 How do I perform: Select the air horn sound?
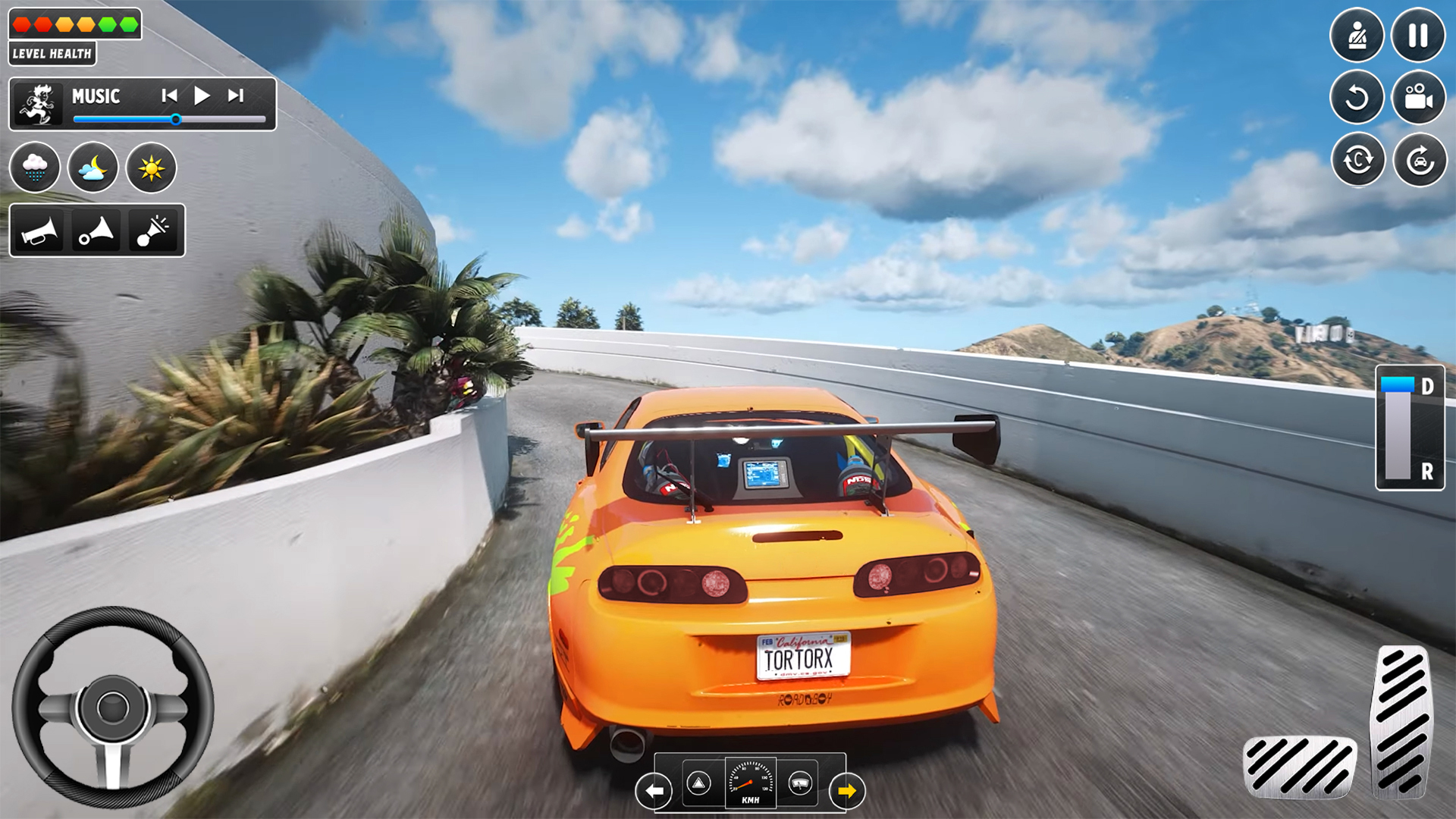click(x=95, y=231)
